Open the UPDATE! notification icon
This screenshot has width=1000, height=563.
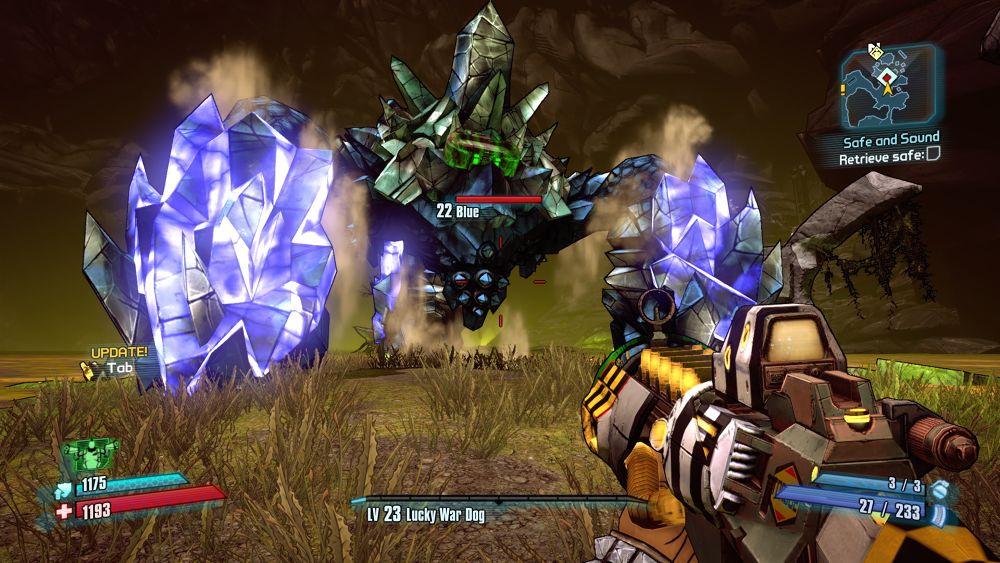click(x=88, y=370)
